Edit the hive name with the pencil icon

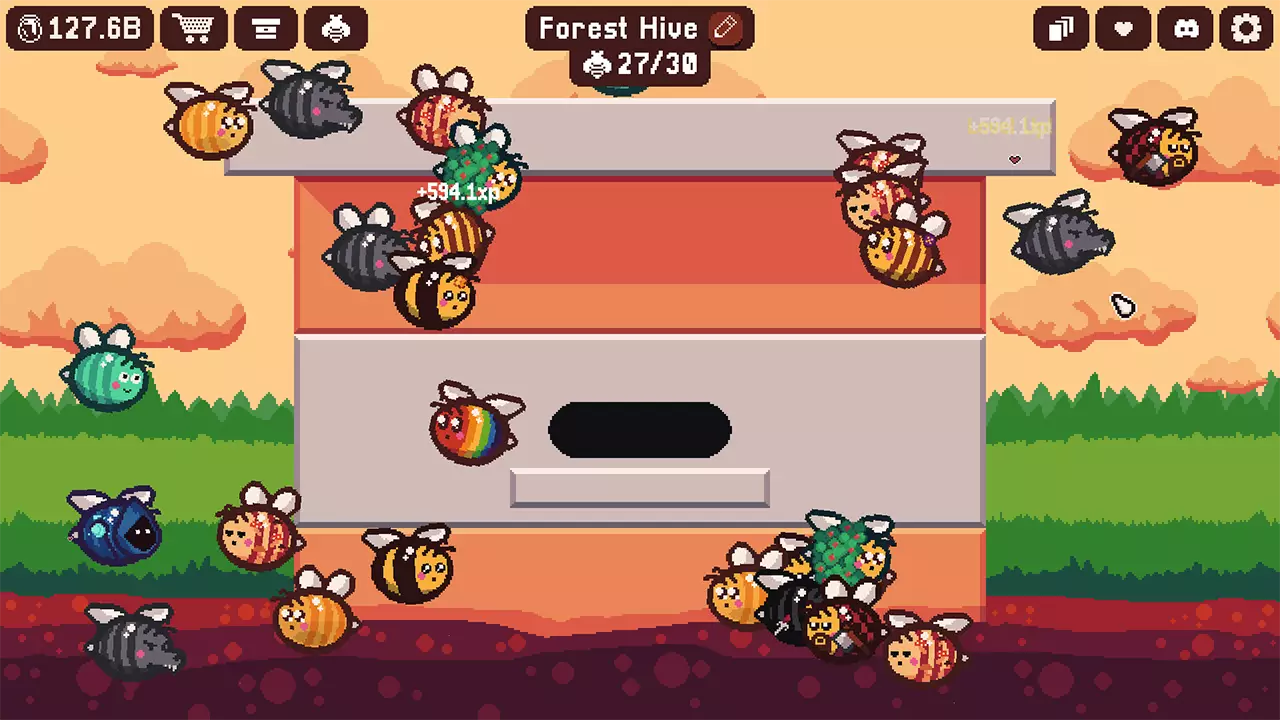click(724, 28)
